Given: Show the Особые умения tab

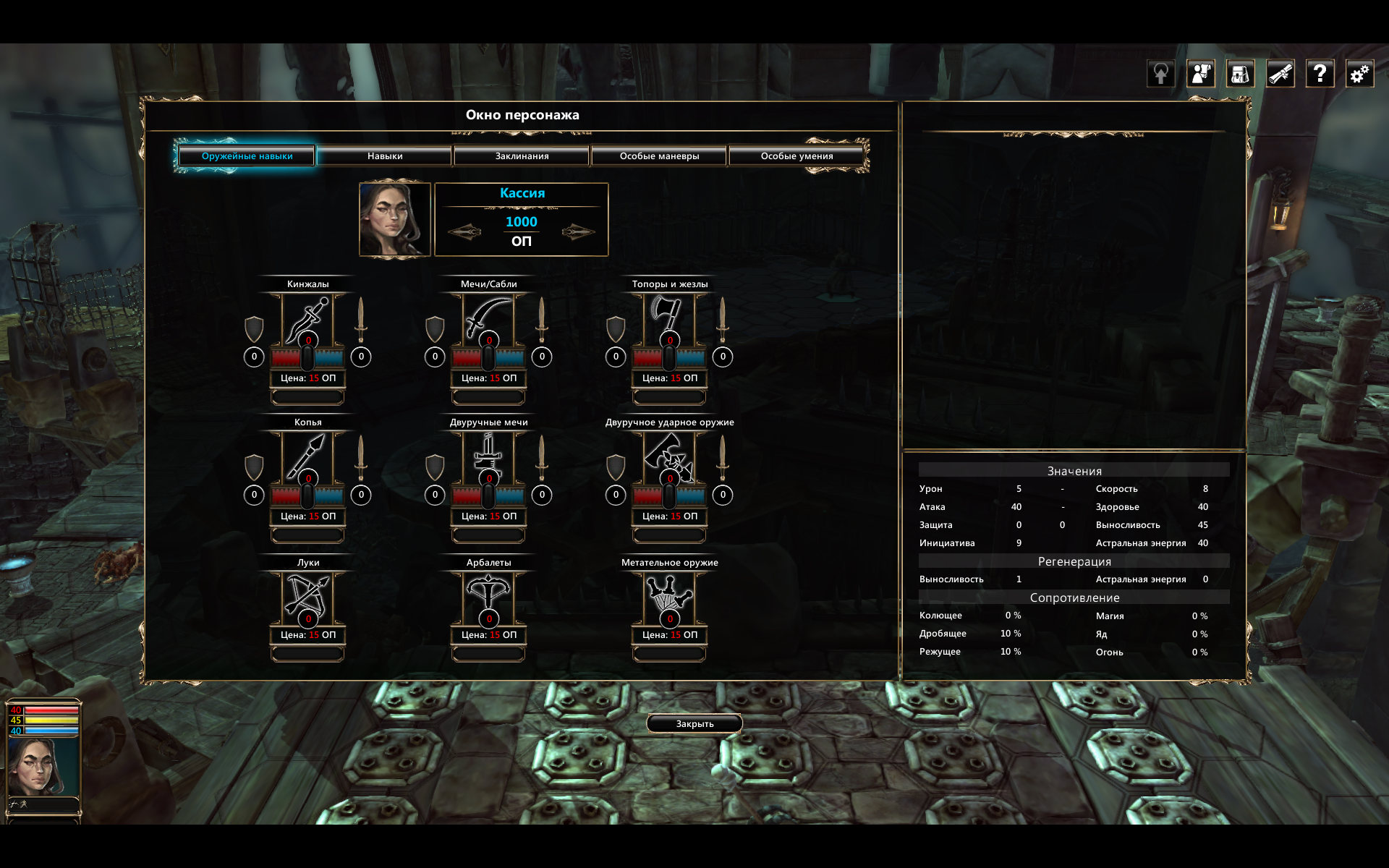Looking at the screenshot, I should coord(797,156).
